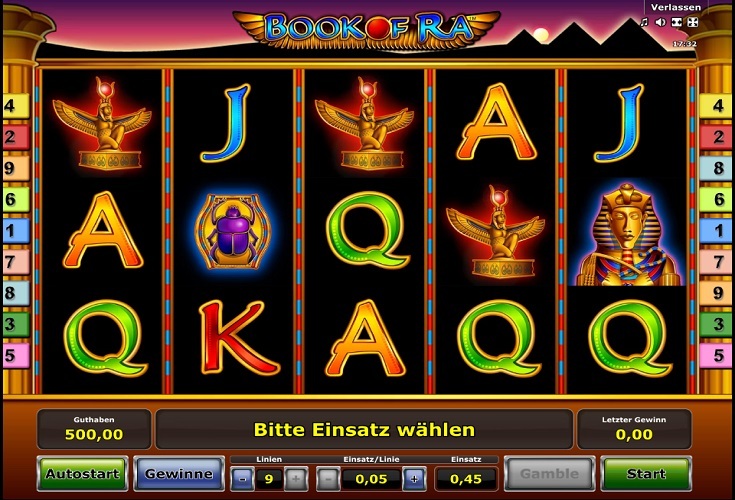This screenshot has height=500, width=735.
Task: Leave the game via Verlassen
Action: [x=674, y=7]
